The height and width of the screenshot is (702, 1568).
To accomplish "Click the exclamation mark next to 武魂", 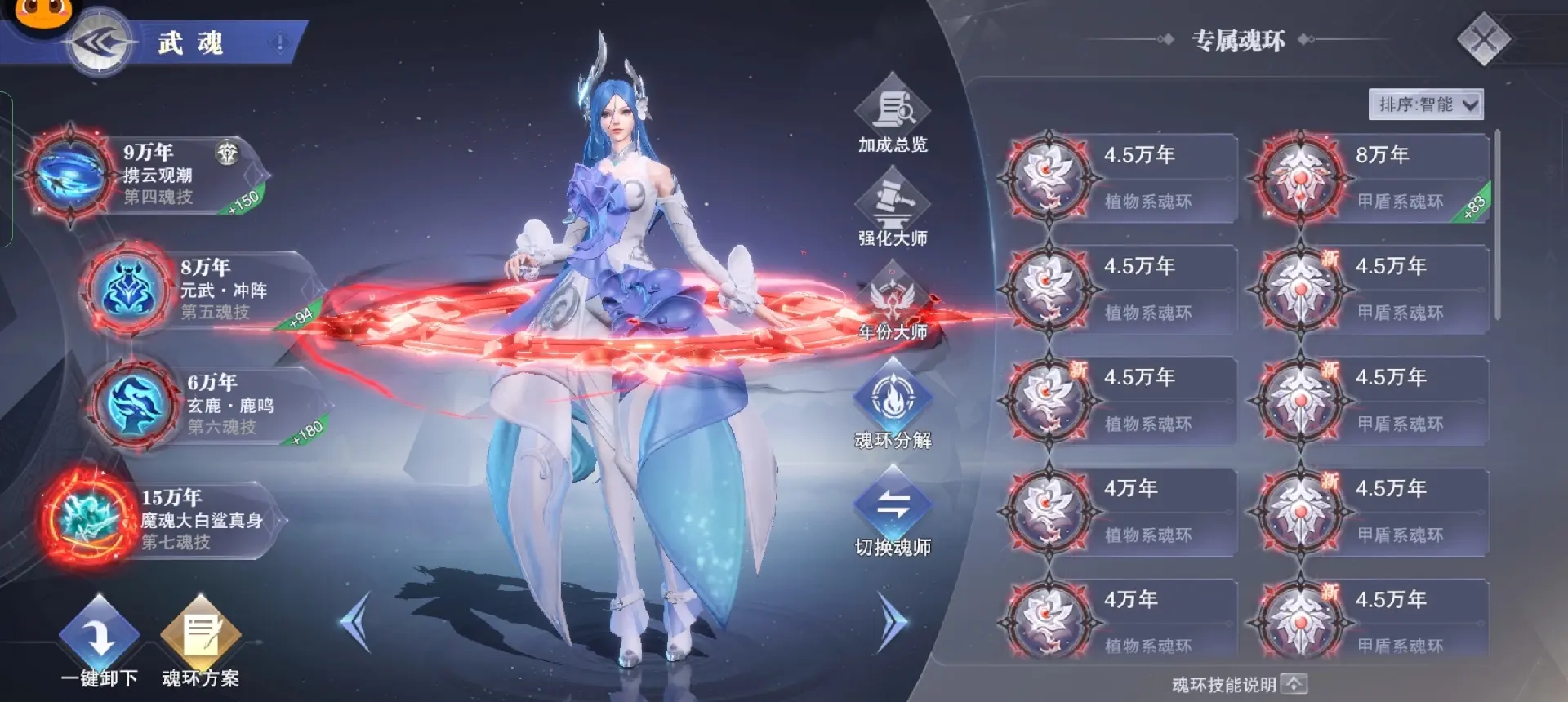I will [x=280, y=43].
